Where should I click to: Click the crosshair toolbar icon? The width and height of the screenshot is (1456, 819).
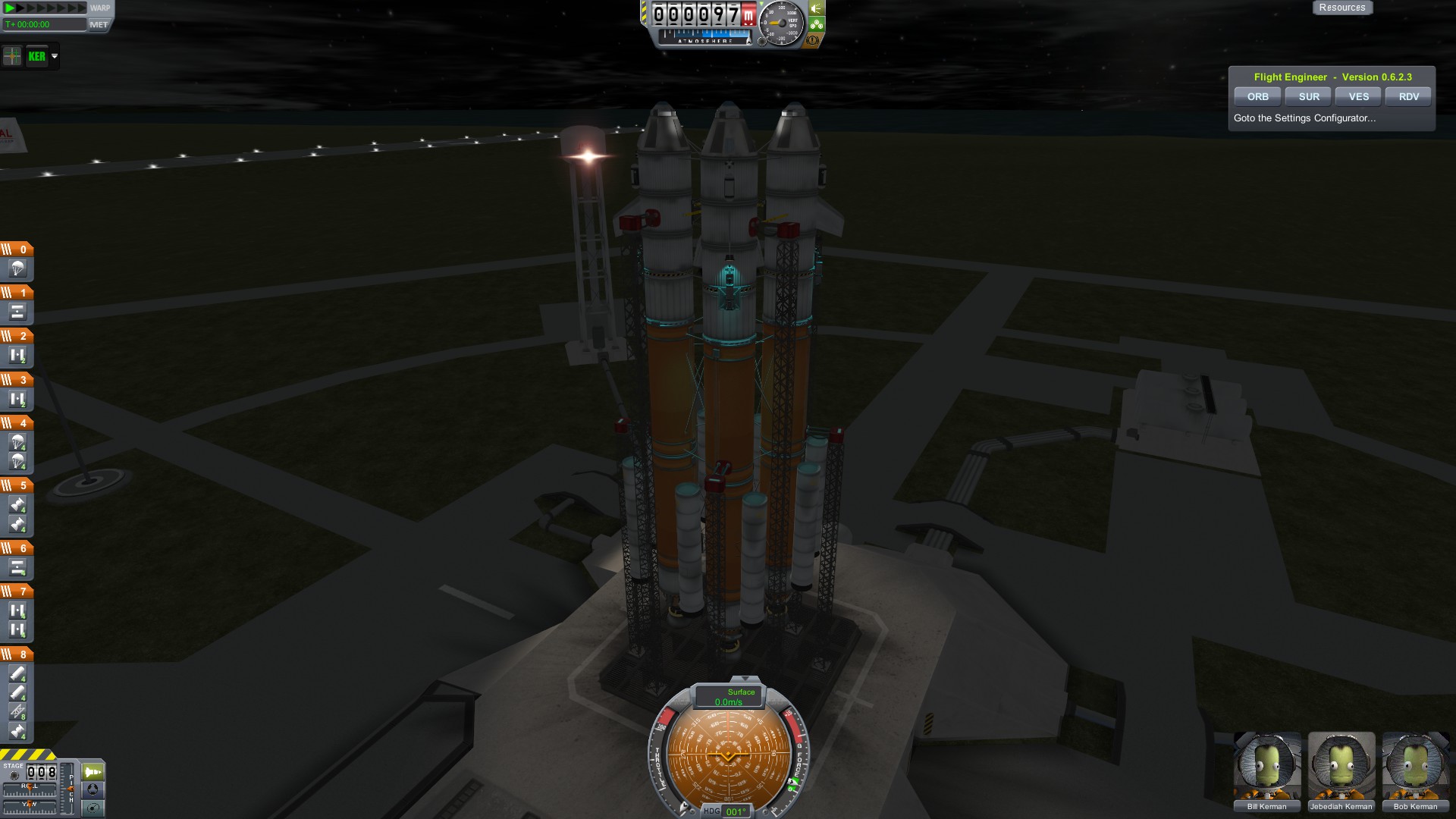12,56
